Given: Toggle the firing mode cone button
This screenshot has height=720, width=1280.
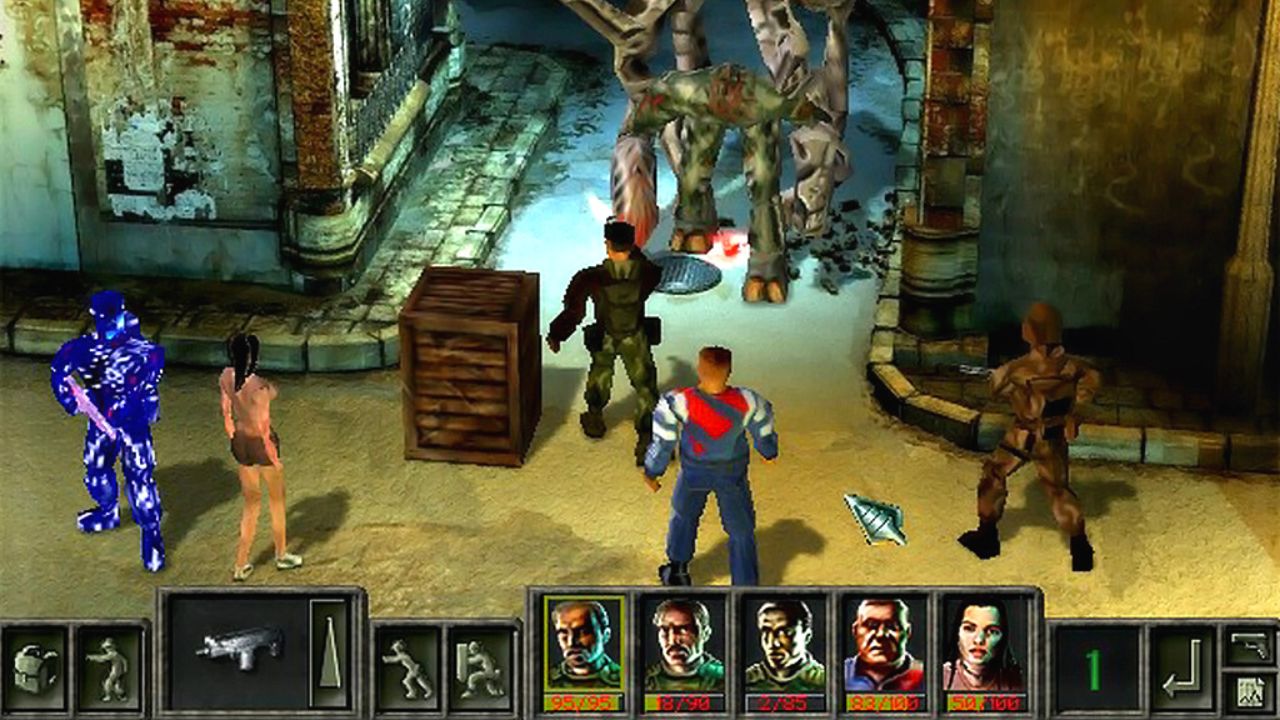Looking at the screenshot, I should [x=328, y=649].
